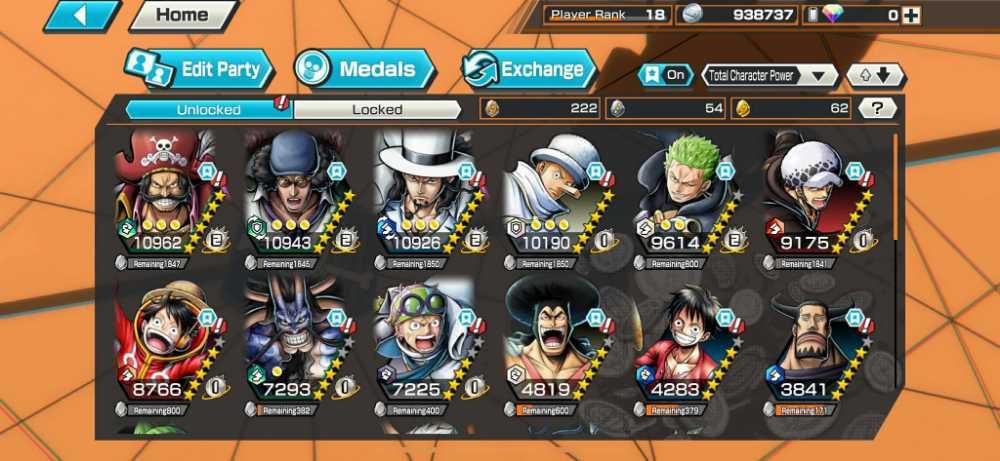This screenshot has height=461, width=1000.
Task: Return to the Home screen
Action: pos(183,15)
